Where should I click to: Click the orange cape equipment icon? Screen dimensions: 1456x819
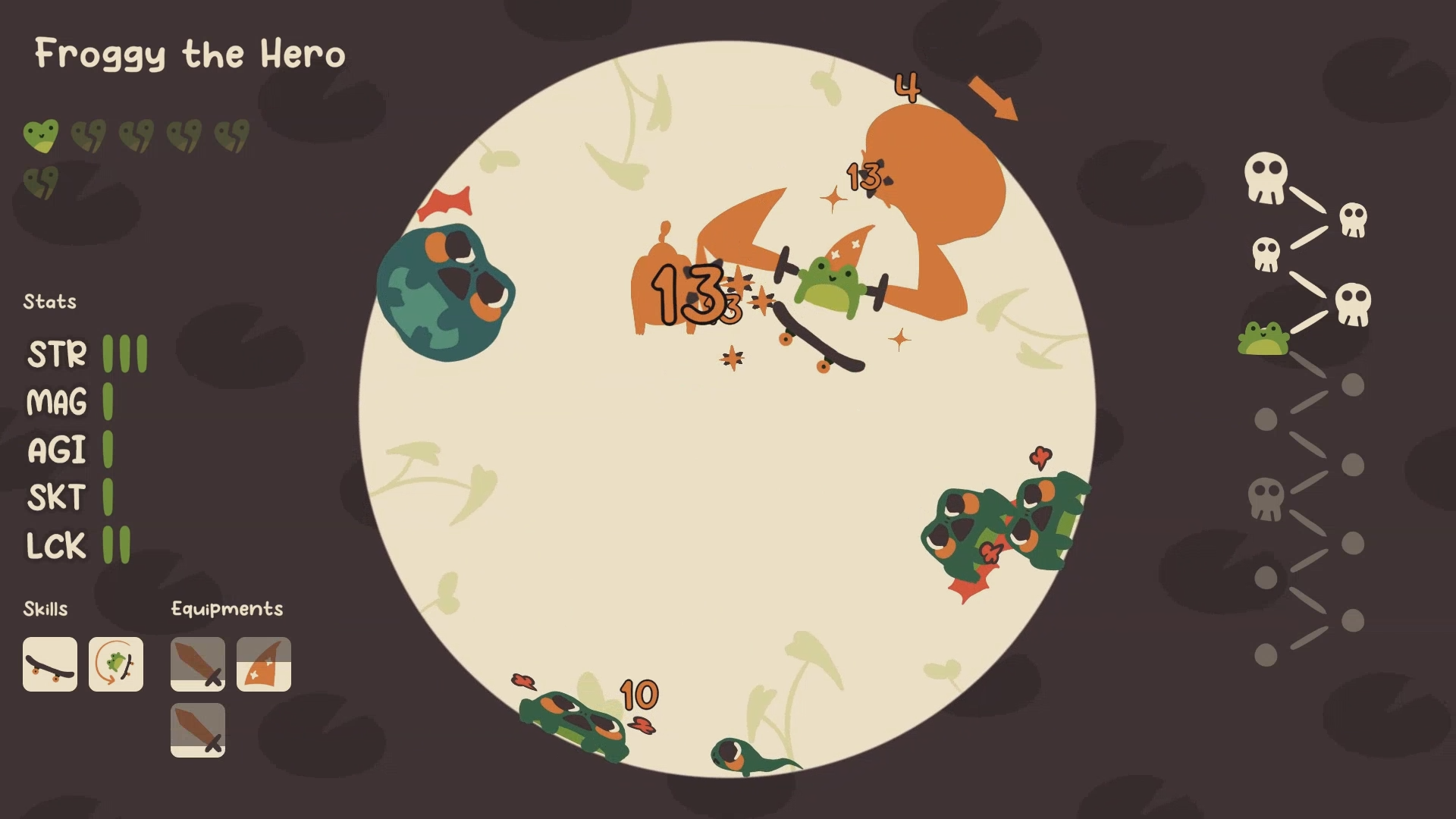click(x=264, y=665)
